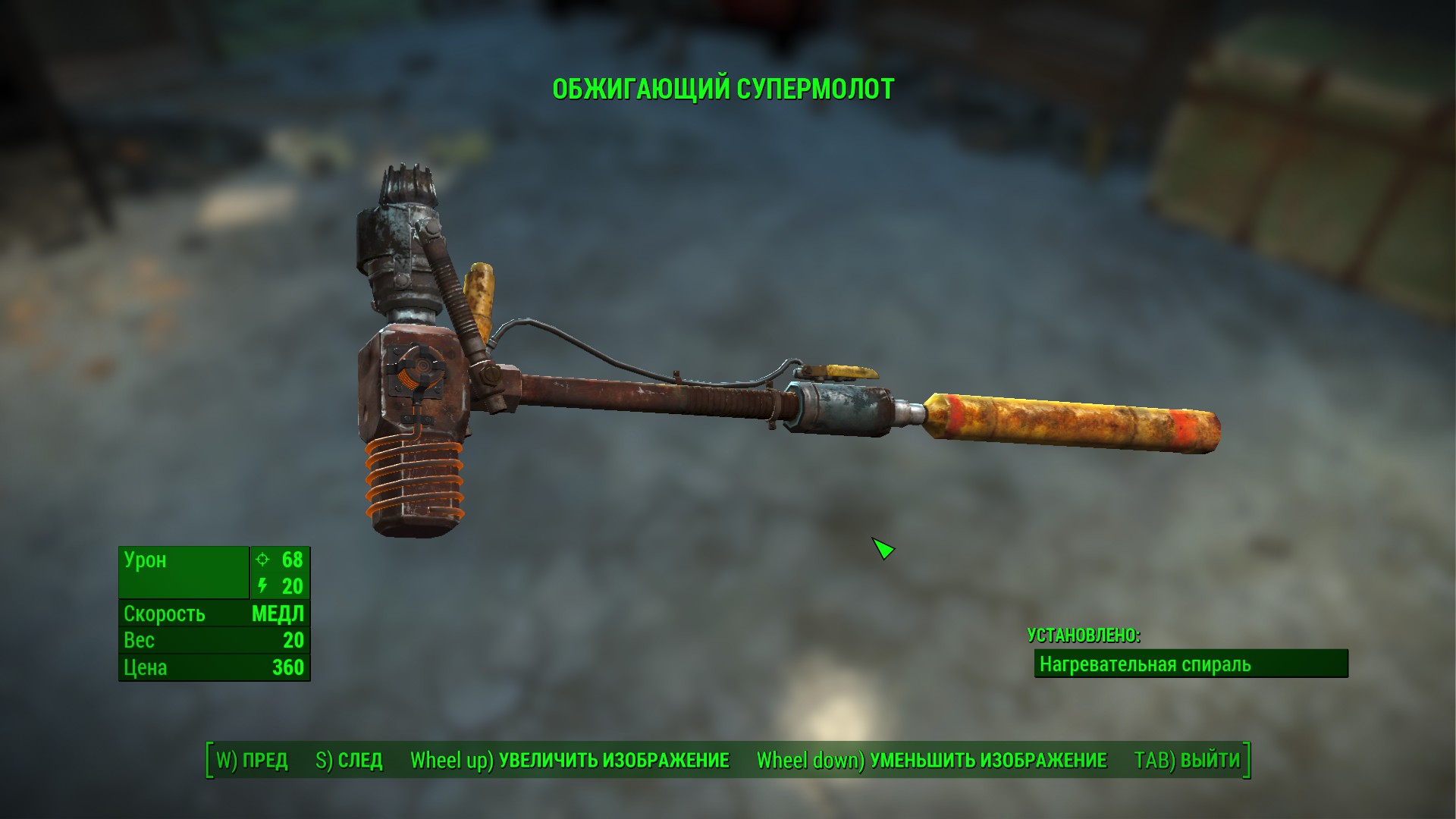Select the Нагревательная спираль installed mod row
Screen dimensions: 1456x819
tap(1191, 664)
